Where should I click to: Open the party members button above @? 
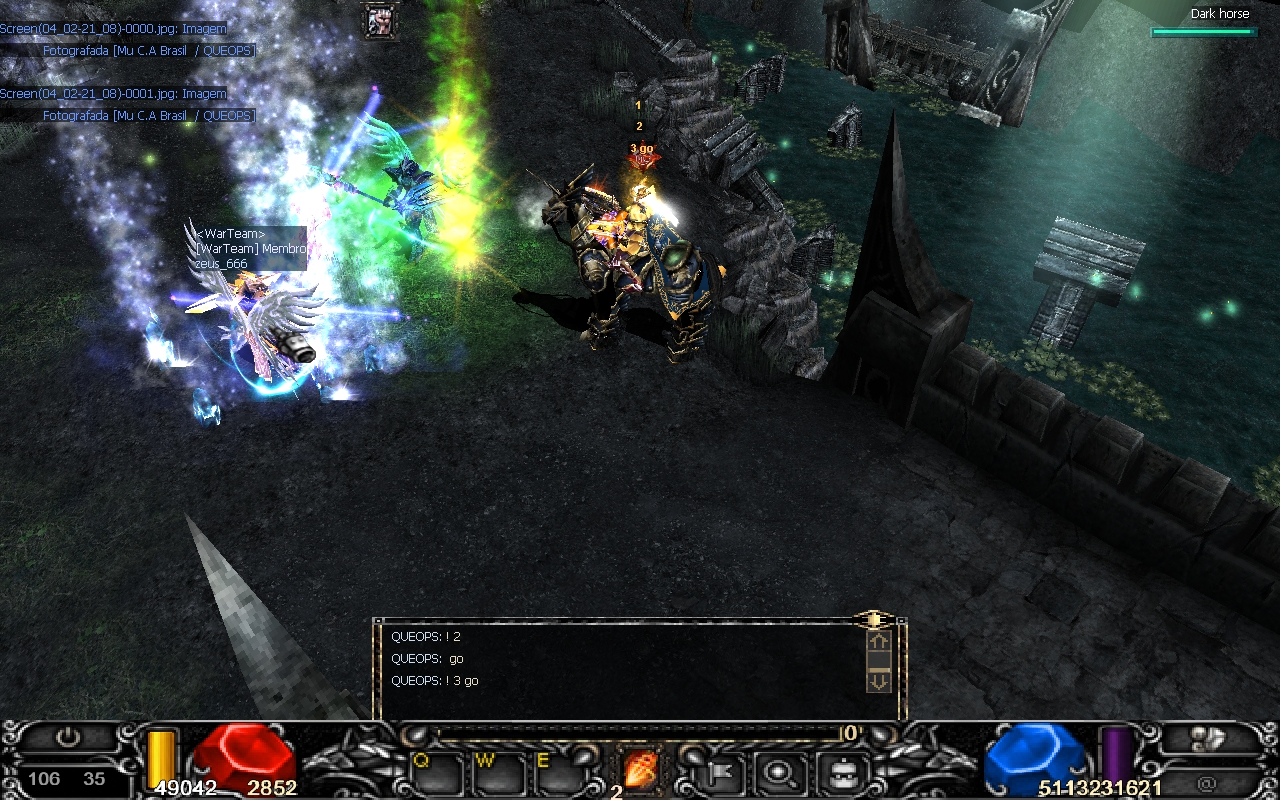point(1208,739)
